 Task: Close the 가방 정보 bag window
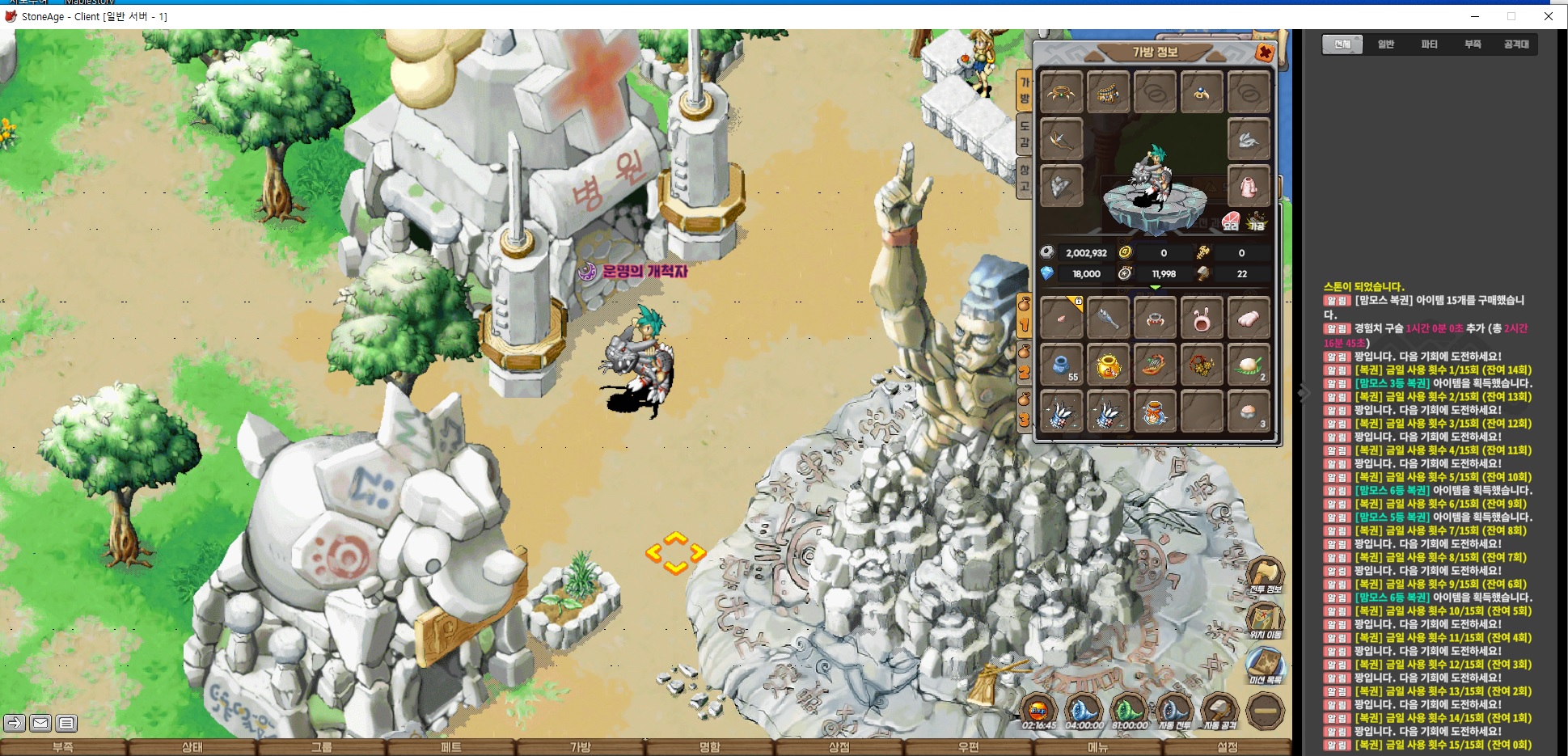tap(1264, 53)
